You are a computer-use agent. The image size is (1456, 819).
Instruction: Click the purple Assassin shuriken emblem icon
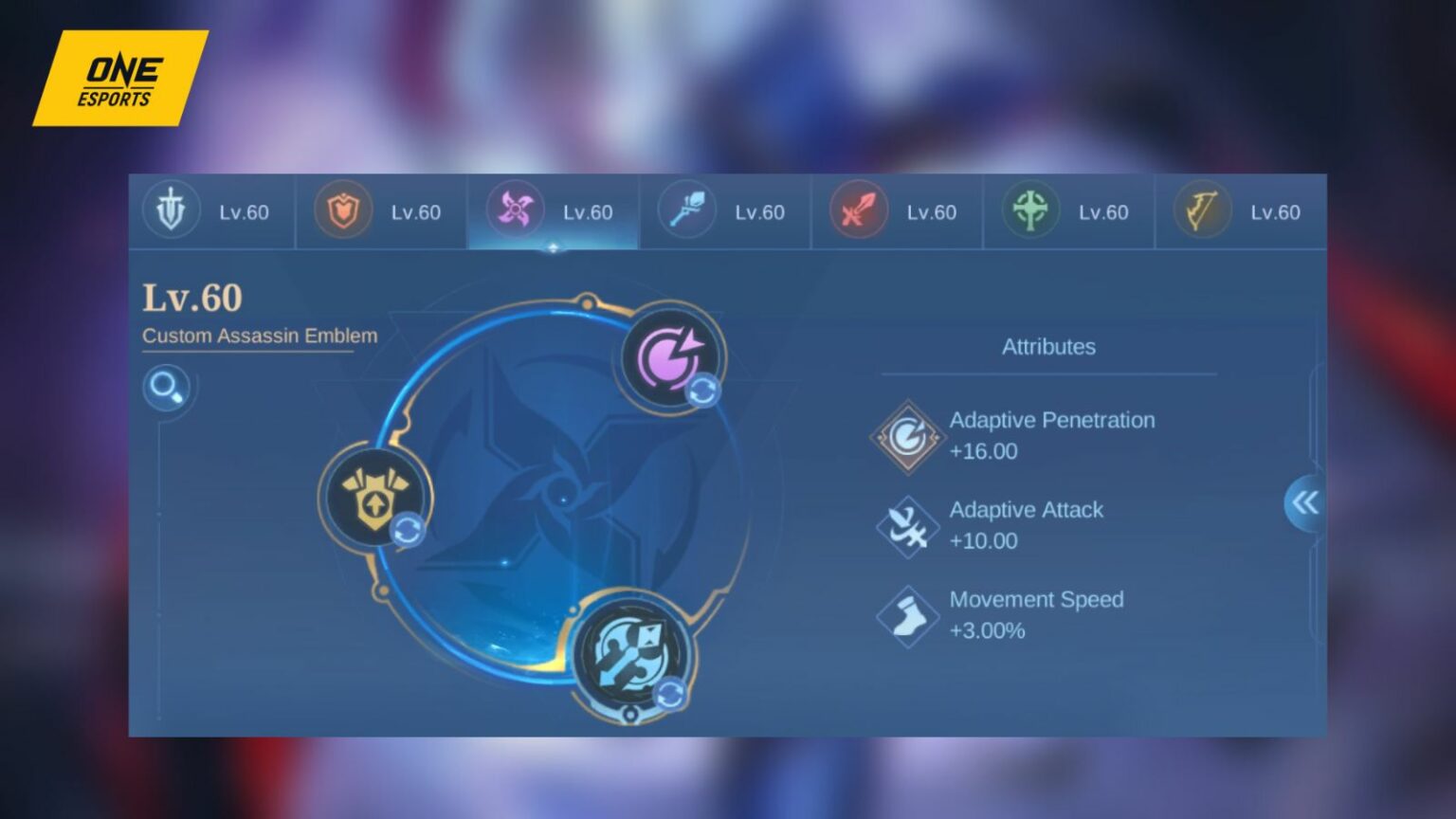[515, 210]
